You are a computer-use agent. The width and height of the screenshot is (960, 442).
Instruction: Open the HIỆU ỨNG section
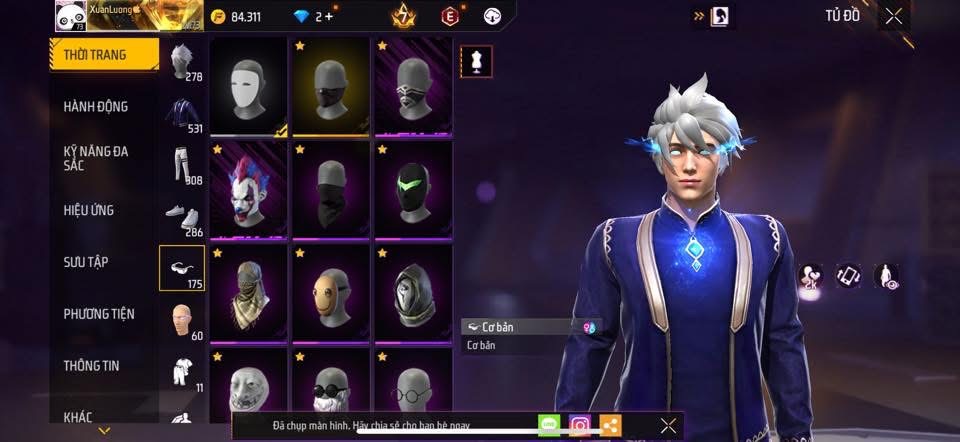[x=89, y=210]
